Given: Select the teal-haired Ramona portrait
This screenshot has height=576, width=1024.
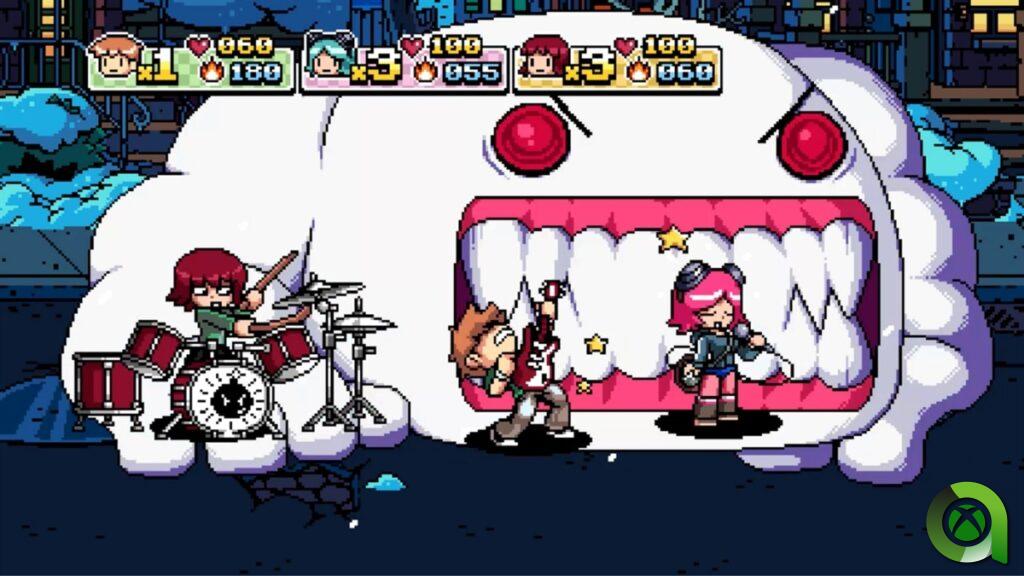Looking at the screenshot, I should coord(328,62).
